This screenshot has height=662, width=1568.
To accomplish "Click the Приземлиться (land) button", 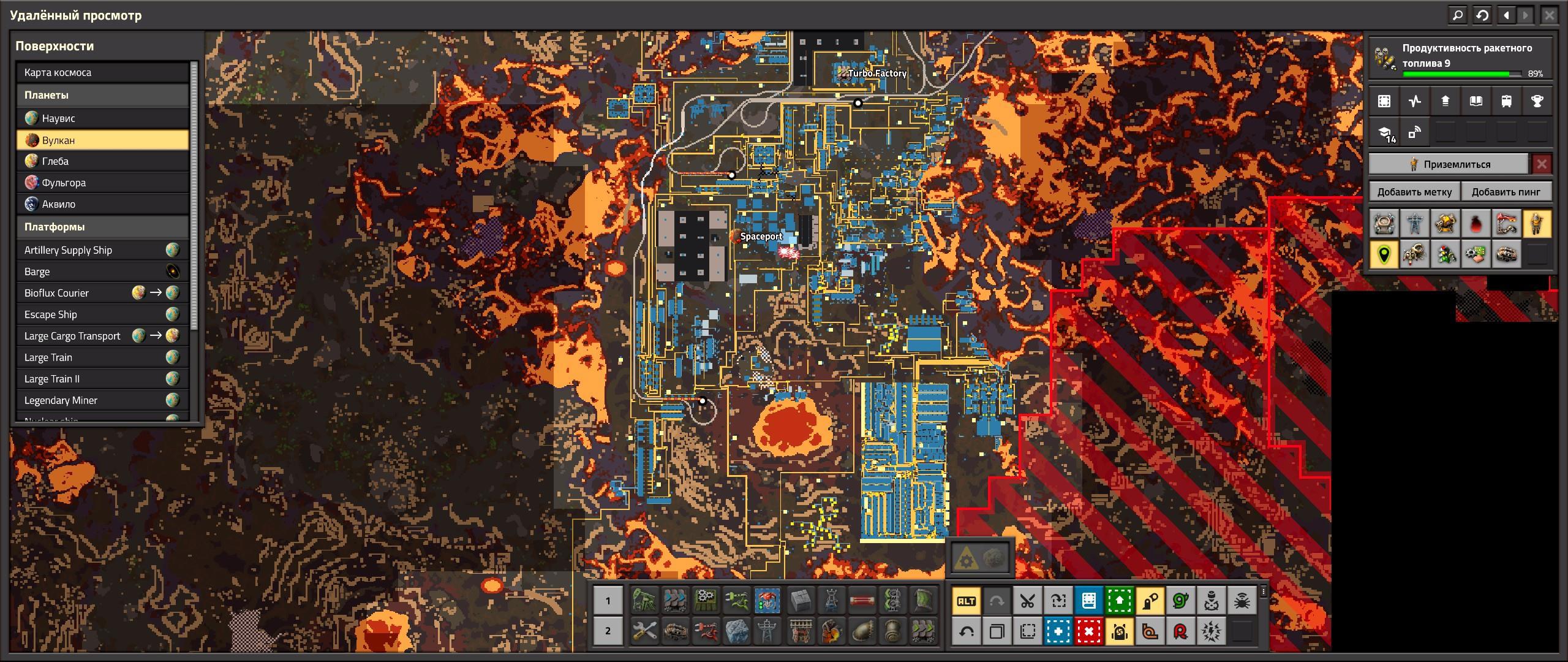I will point(1449,164).
